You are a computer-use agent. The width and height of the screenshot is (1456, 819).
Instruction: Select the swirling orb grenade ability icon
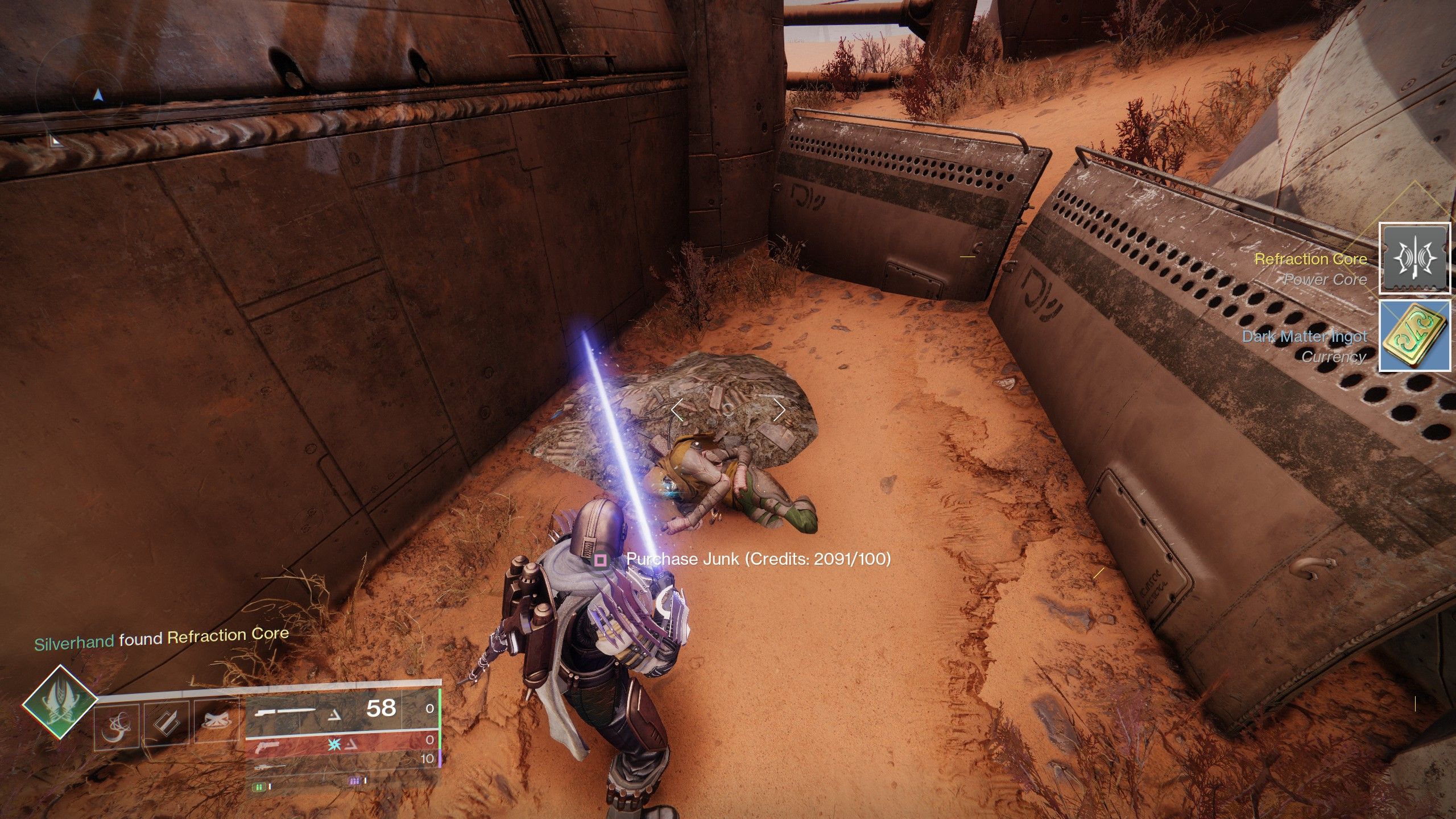click(x=117, y=725)
